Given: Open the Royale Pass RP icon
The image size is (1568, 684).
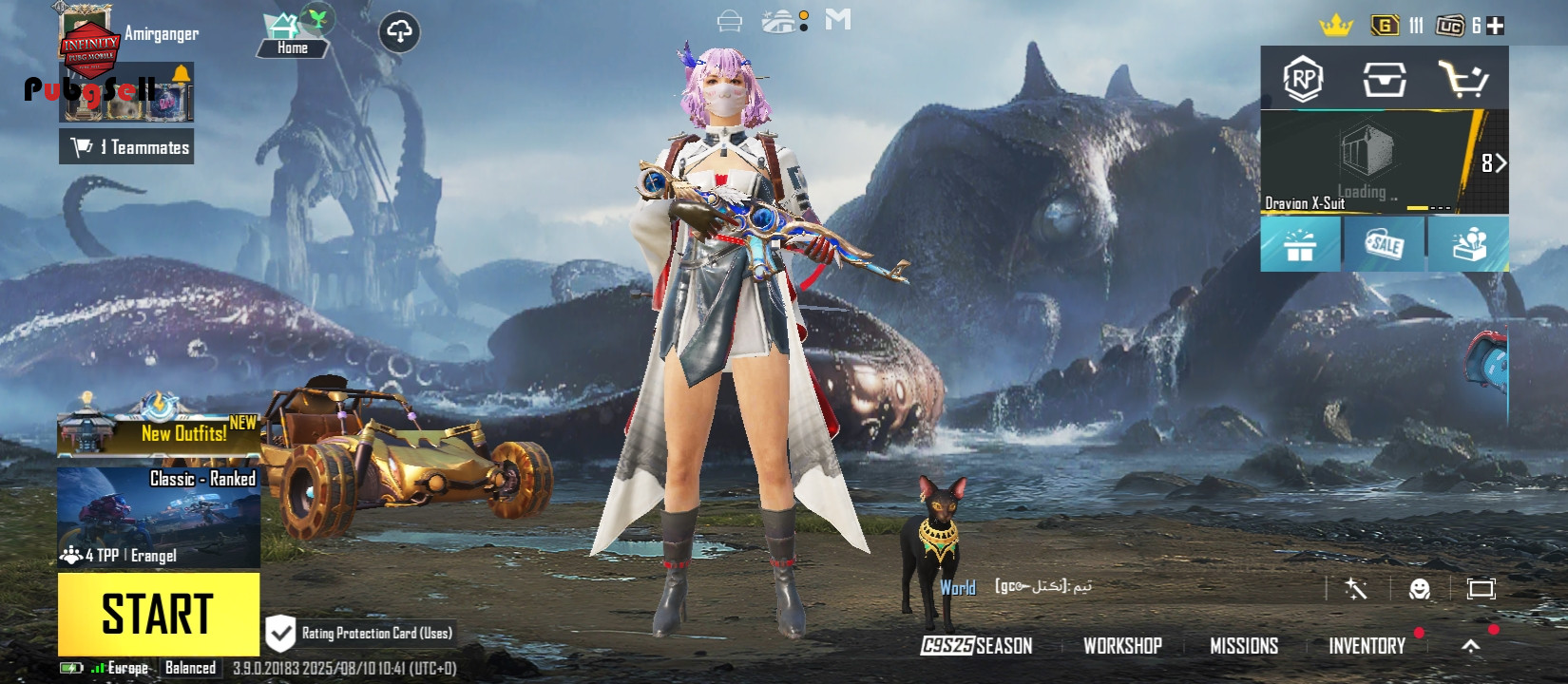Looking at the screenshot, I should click(1303, 80).
